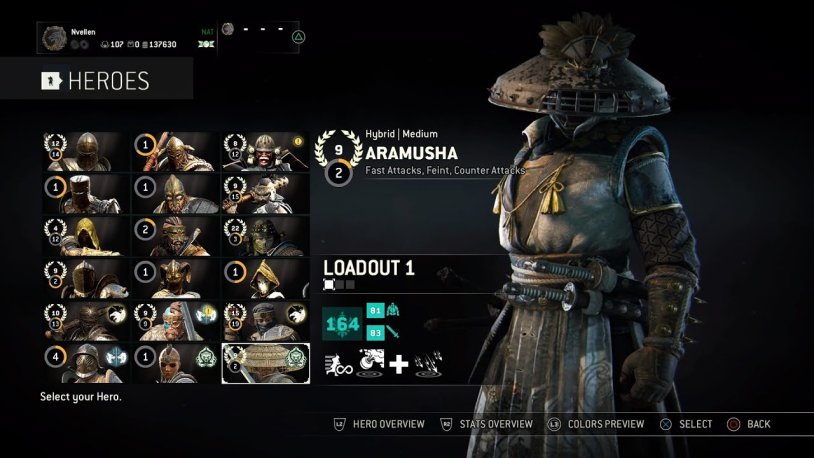814x458 pixels.
Task: Select the highlighted Aramusha straw-hat tile
Action: click(265, 364)
